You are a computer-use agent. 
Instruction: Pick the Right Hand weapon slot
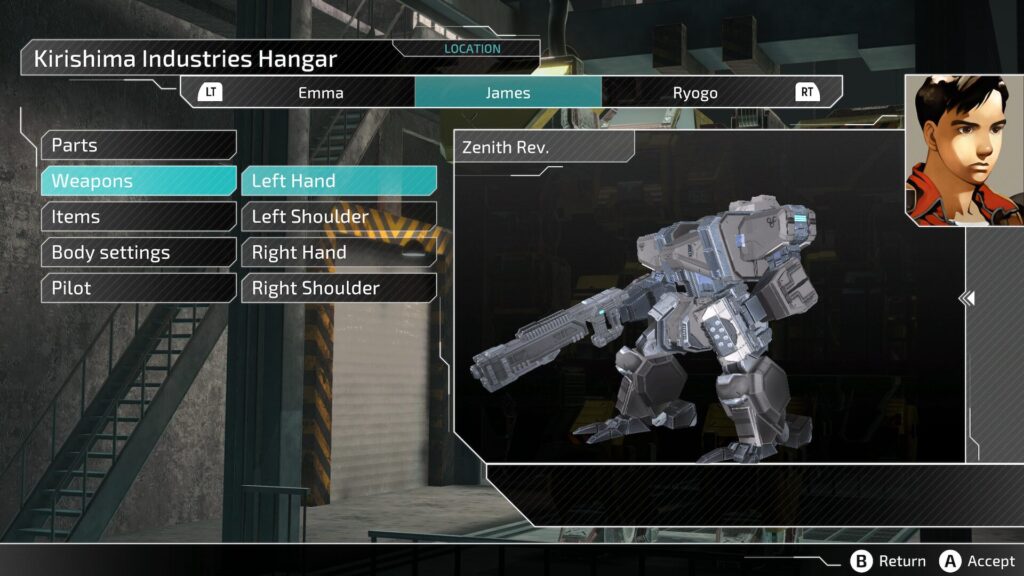pyautogui.click(x=338, y=253)
